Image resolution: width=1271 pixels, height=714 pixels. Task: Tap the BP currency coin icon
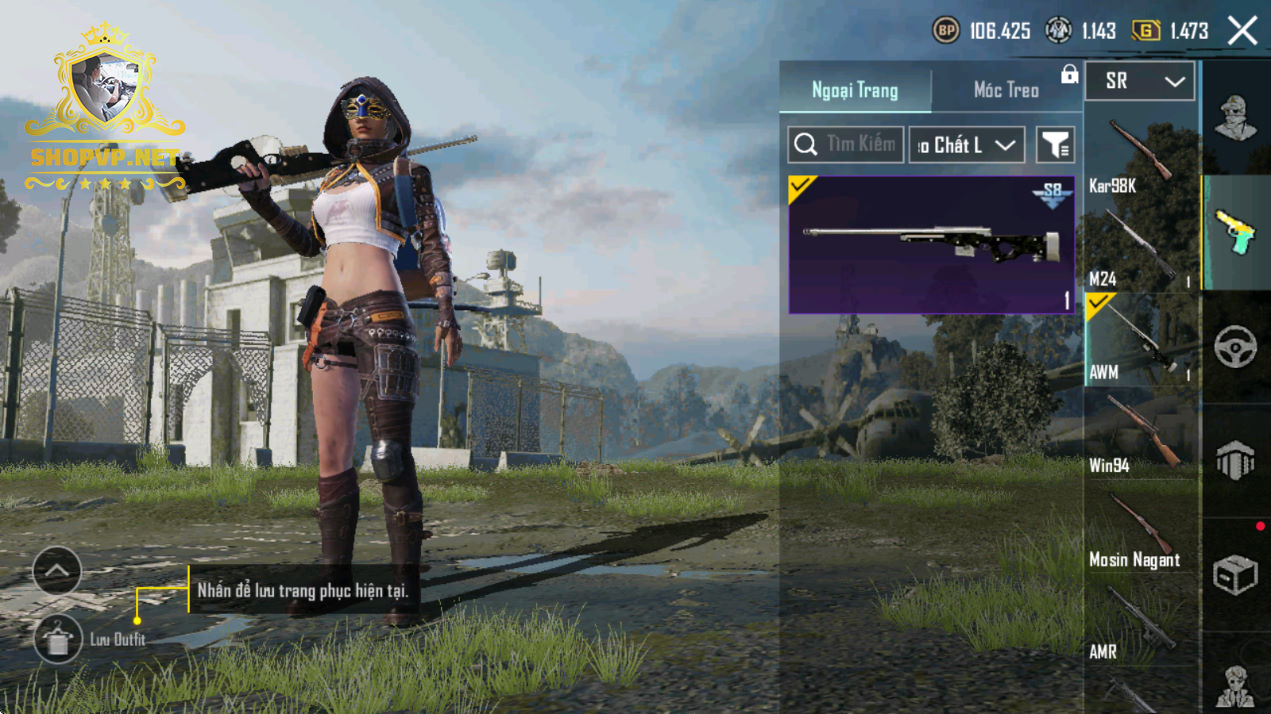946,31
